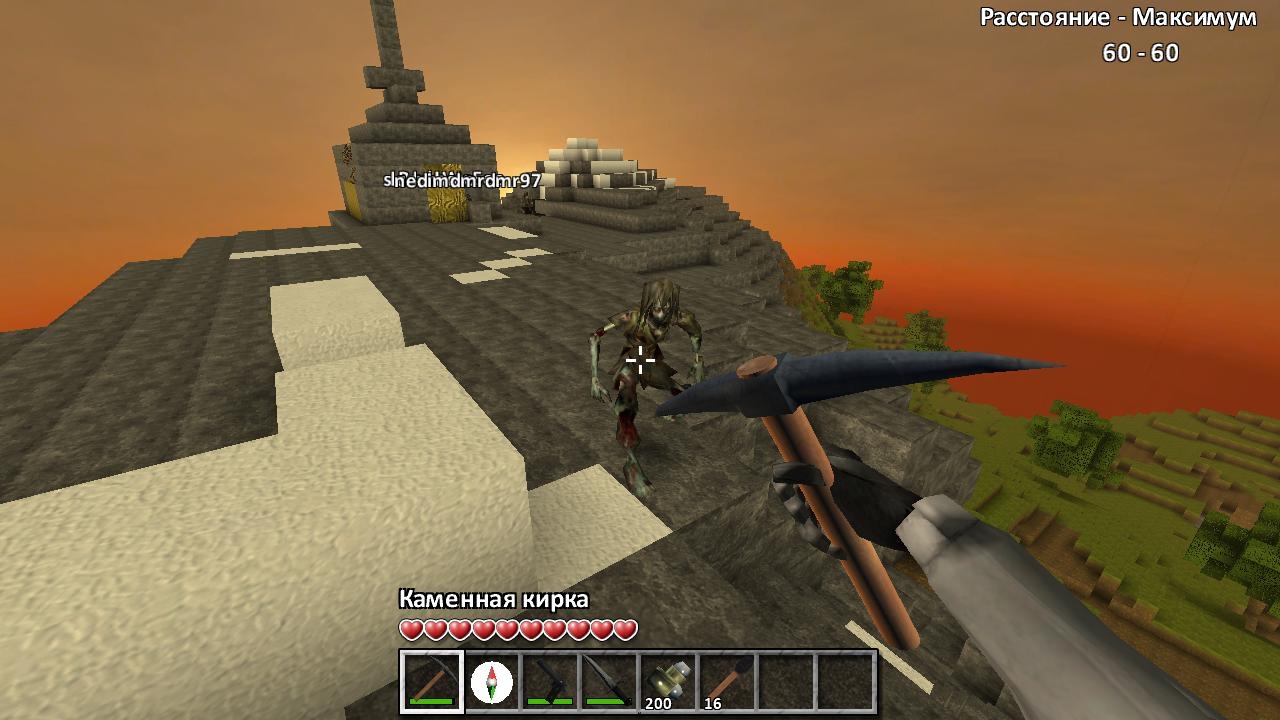Choose the knife hotbar slot

coord(609,682)
